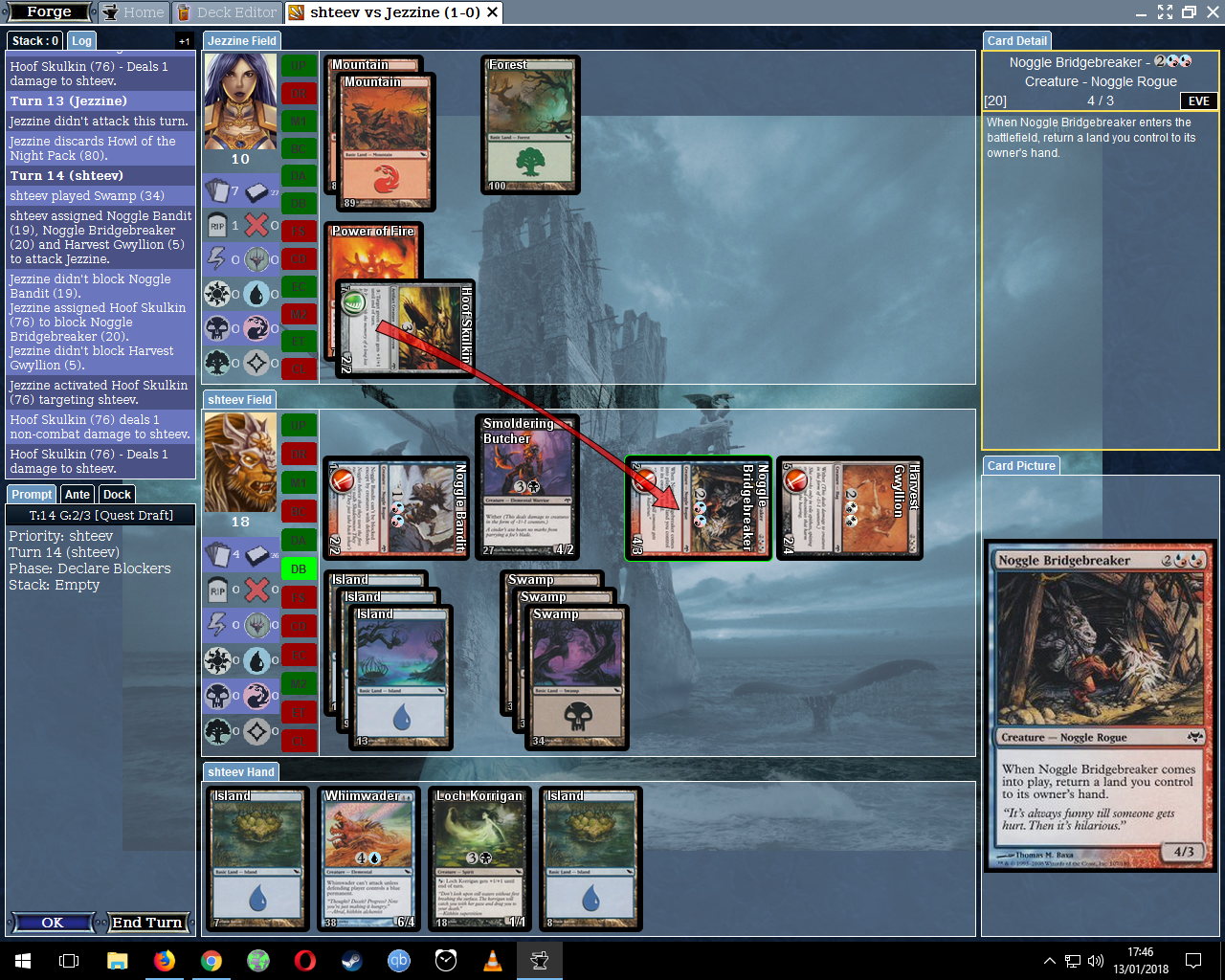
Task: Open the Ante tab
Action: (x=78, y=495)
